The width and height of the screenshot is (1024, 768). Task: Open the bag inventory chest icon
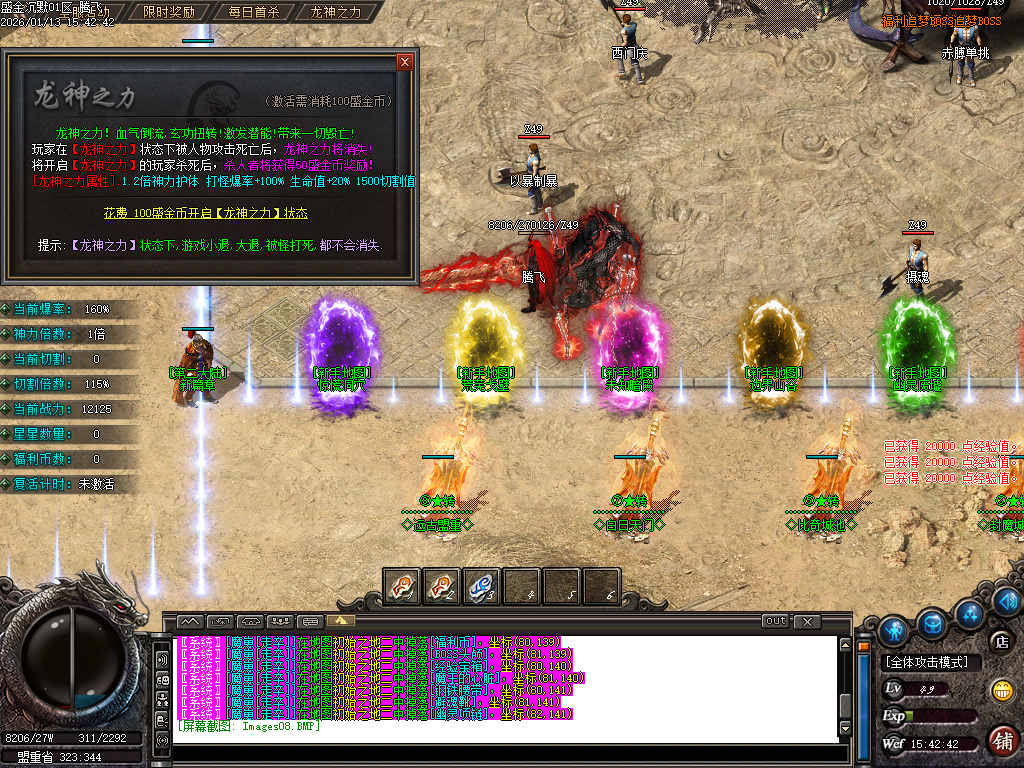932,623
